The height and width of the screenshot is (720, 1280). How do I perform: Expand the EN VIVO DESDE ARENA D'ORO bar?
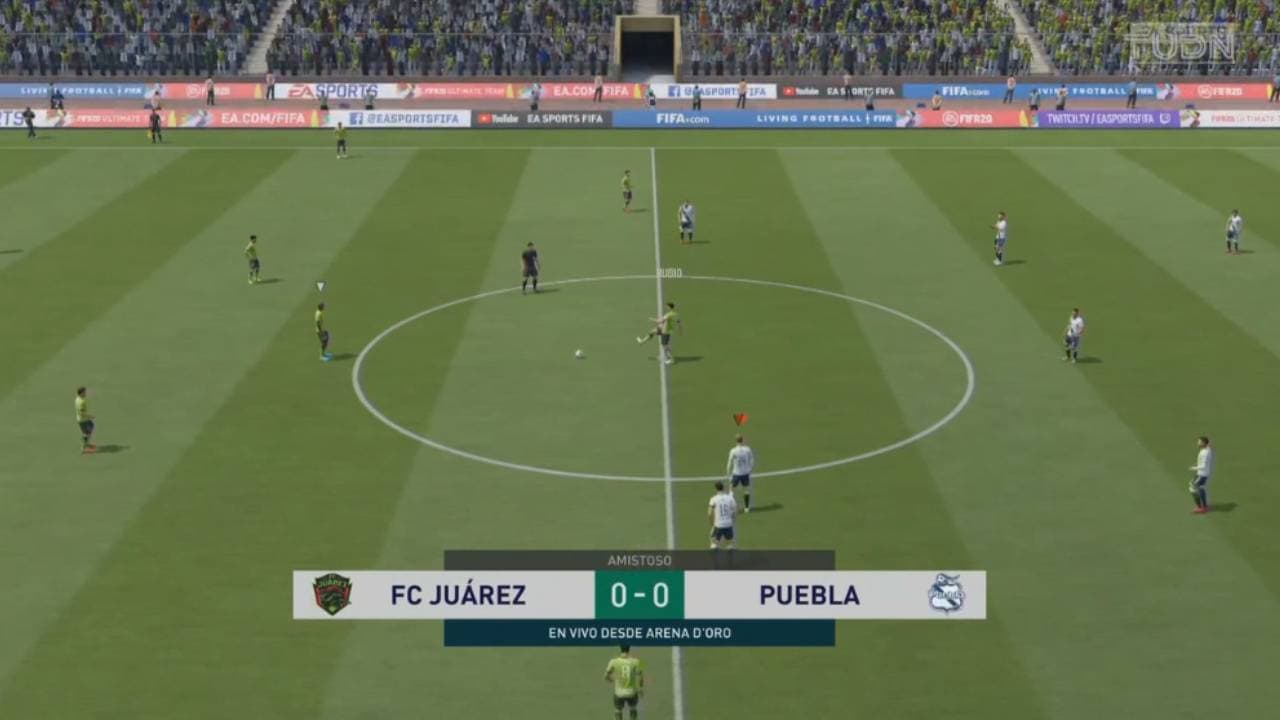coord(639,632)
